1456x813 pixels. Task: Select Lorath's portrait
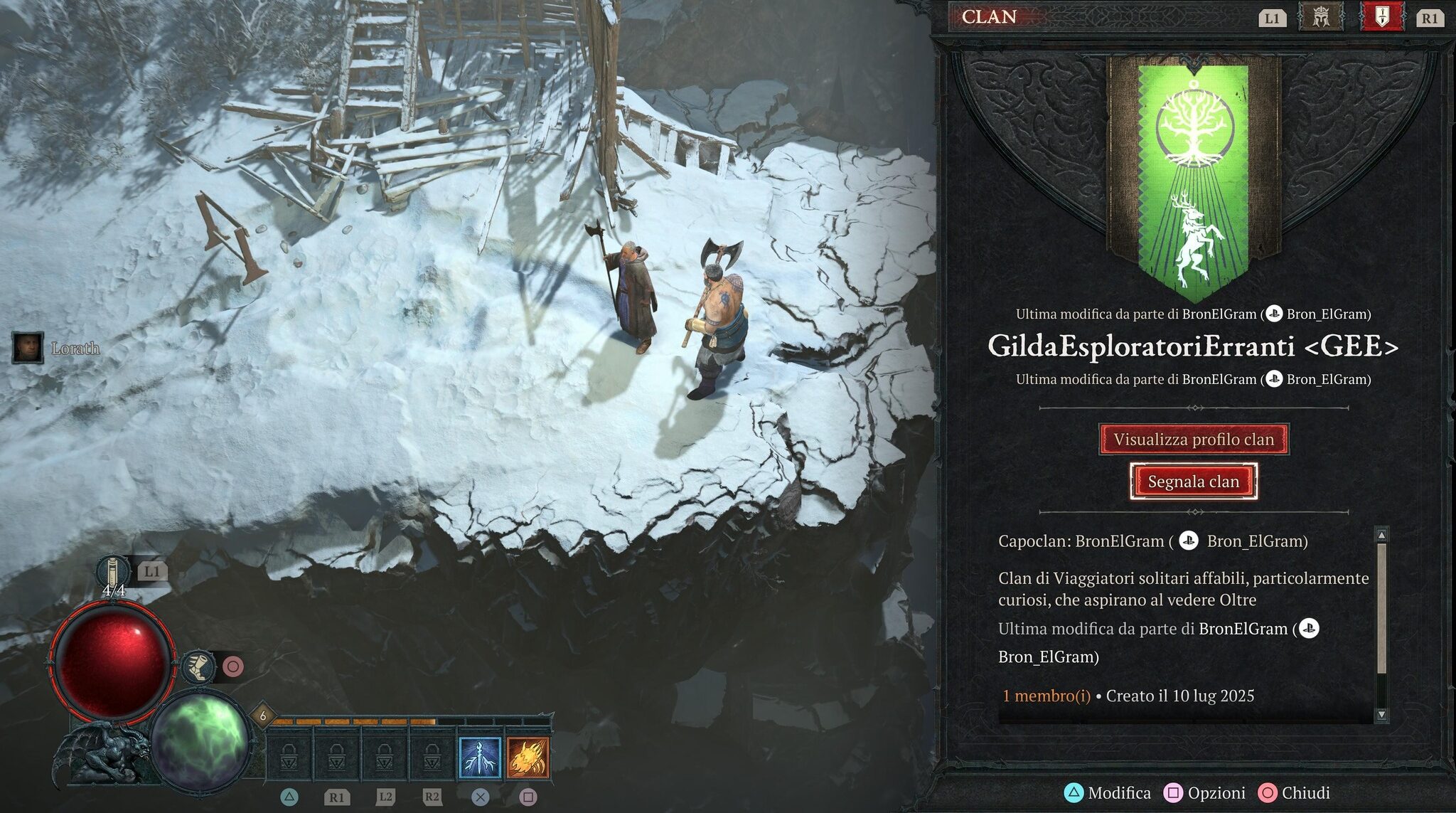pos(28,348)
